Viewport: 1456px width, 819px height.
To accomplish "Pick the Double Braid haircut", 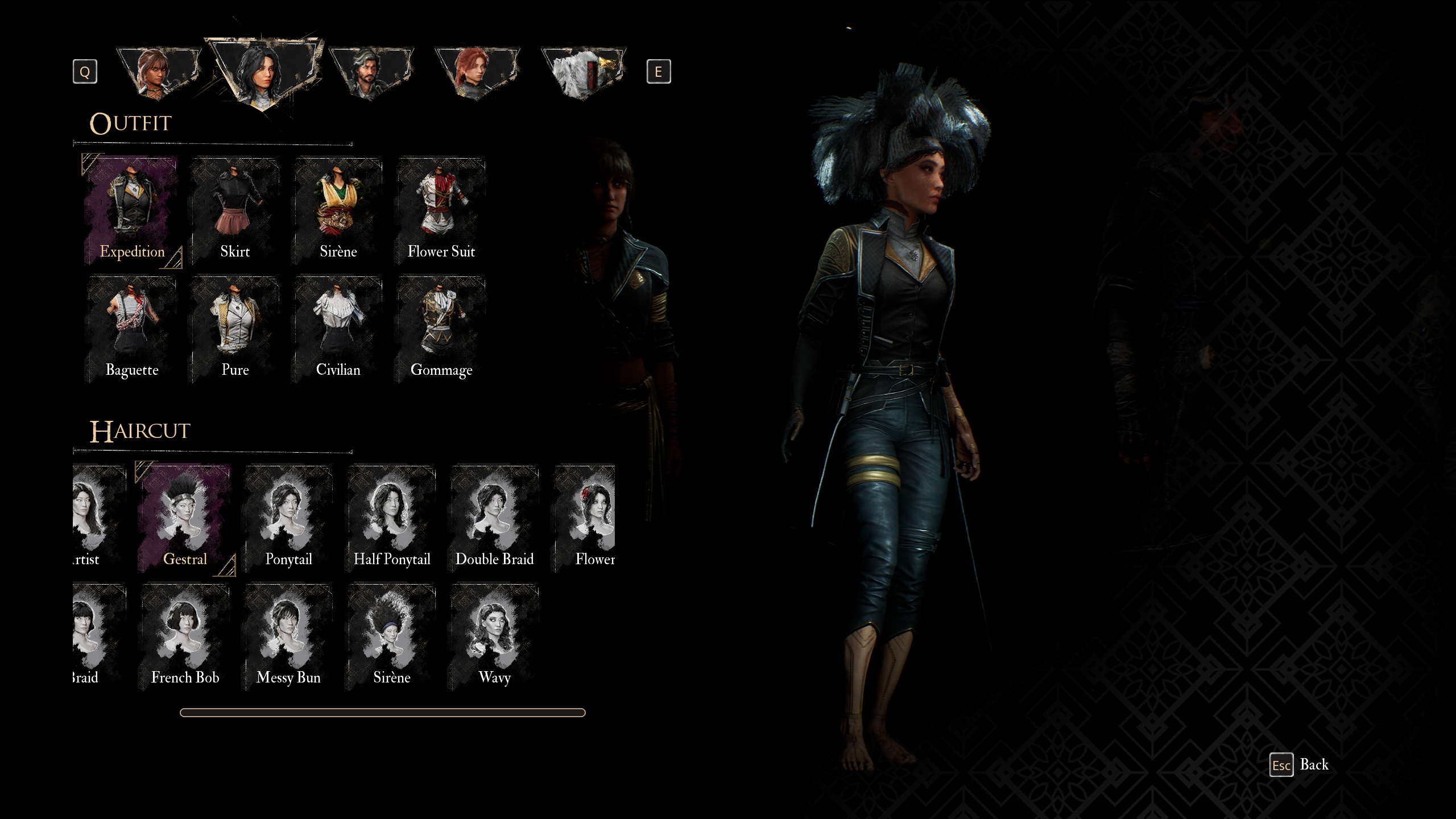I will 494,518.
